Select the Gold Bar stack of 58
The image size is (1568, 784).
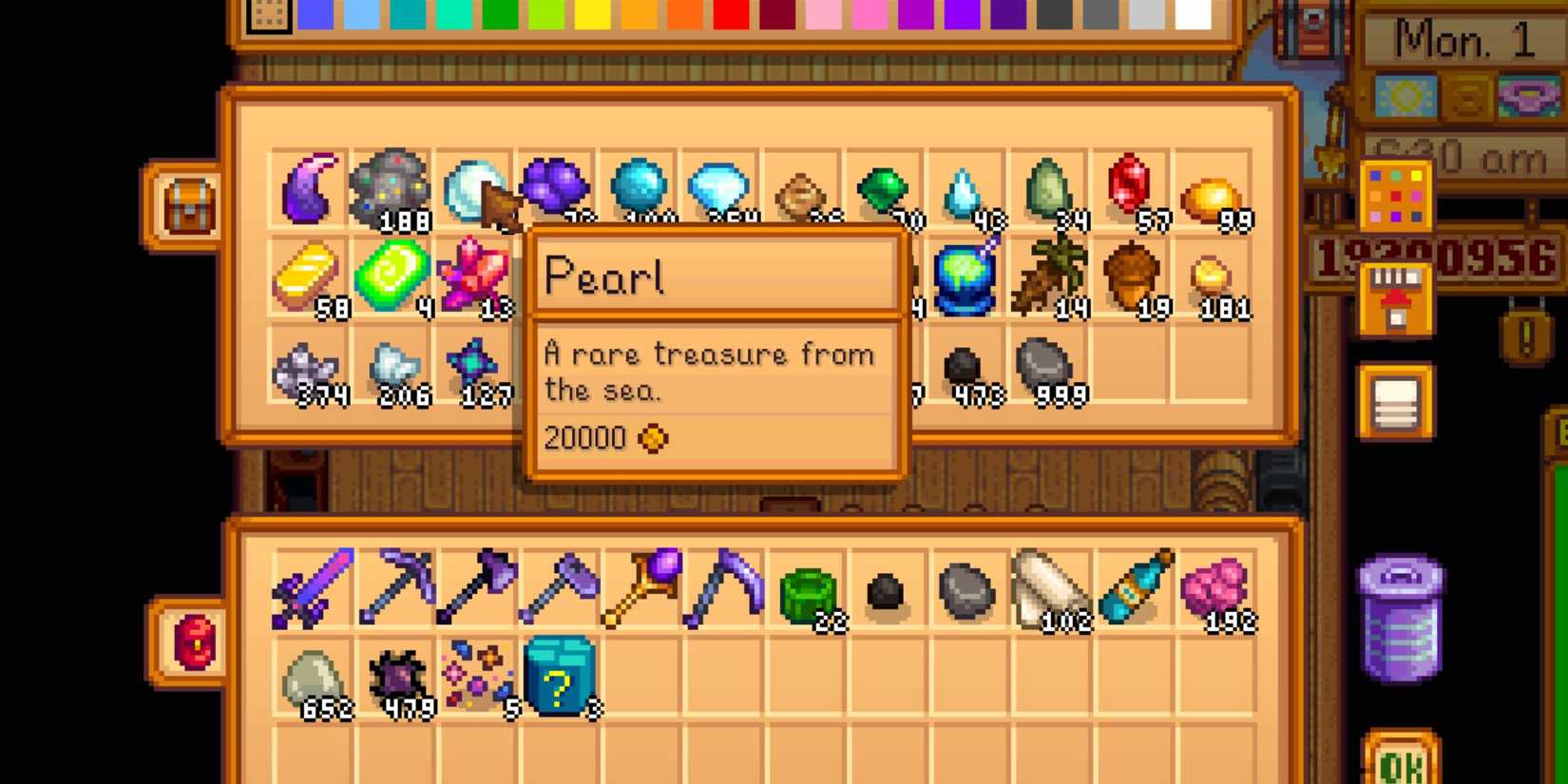304,276
